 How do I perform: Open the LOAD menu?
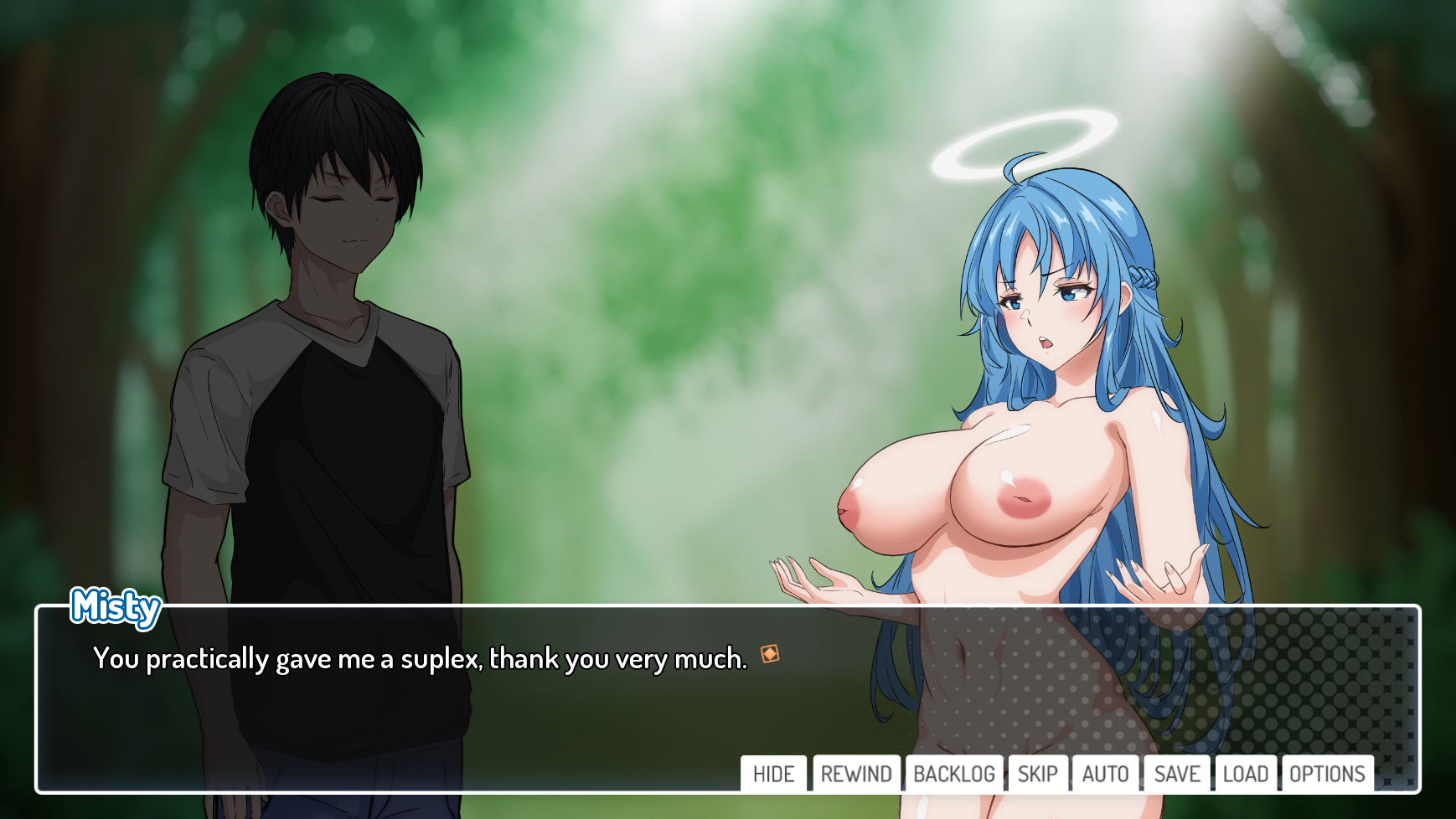coord(1245,774)
